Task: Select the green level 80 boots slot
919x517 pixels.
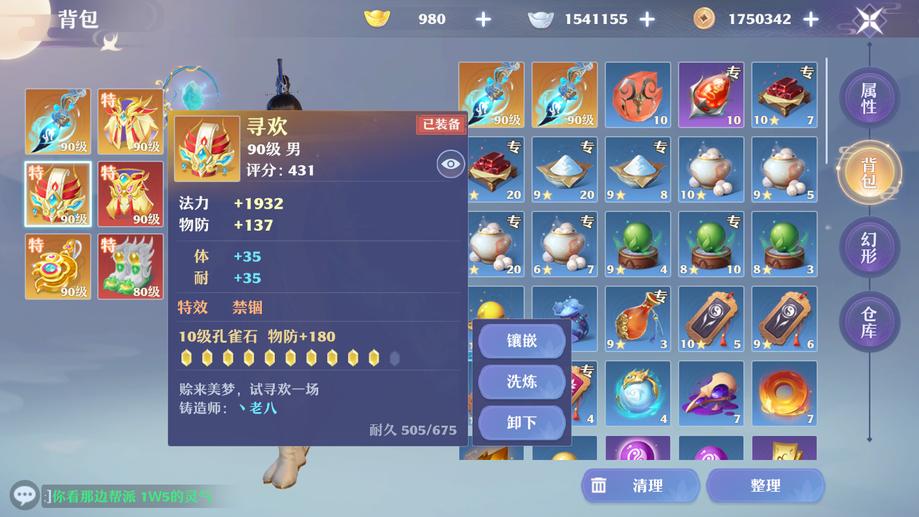Action: coord(130,266)
